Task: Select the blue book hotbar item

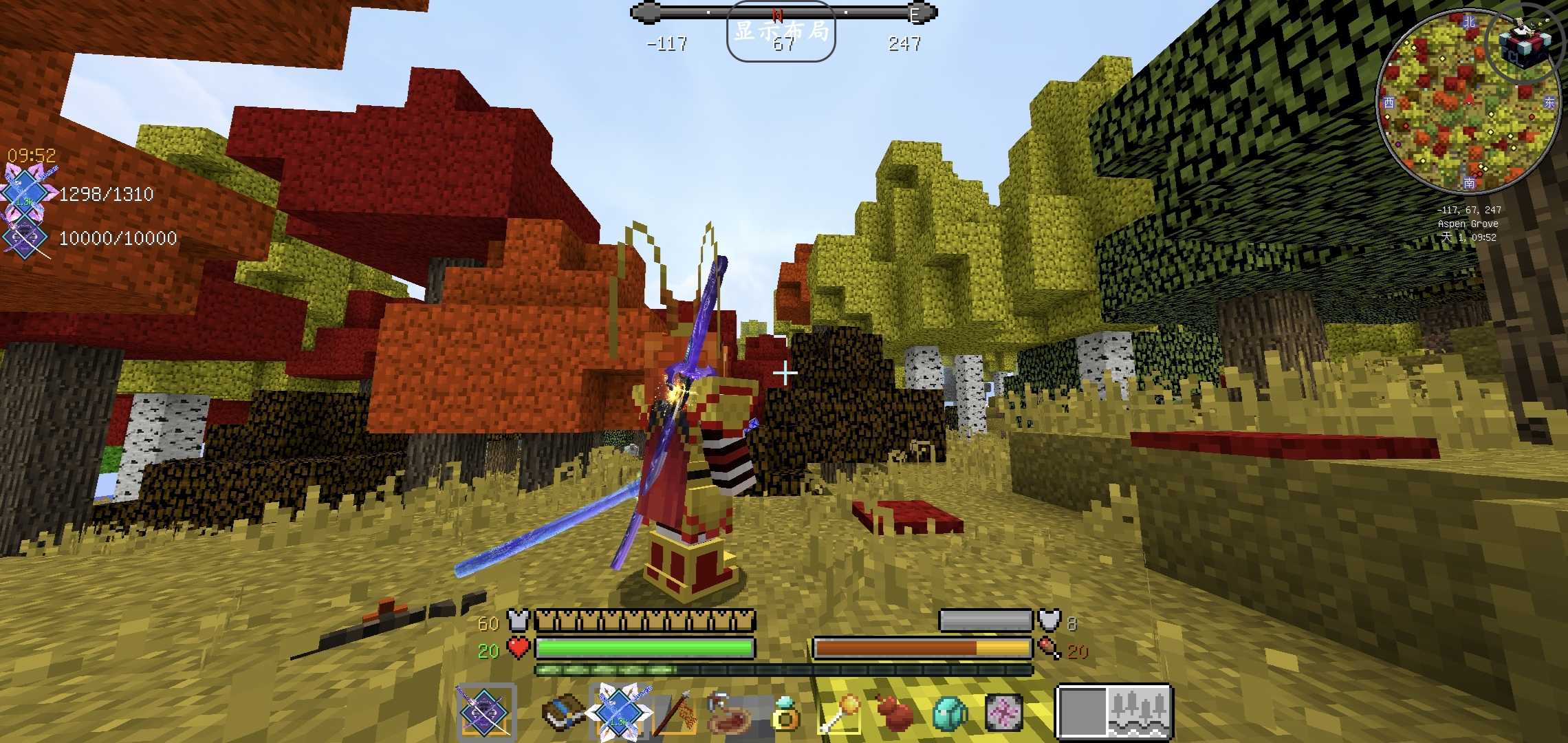Action: 563,713
